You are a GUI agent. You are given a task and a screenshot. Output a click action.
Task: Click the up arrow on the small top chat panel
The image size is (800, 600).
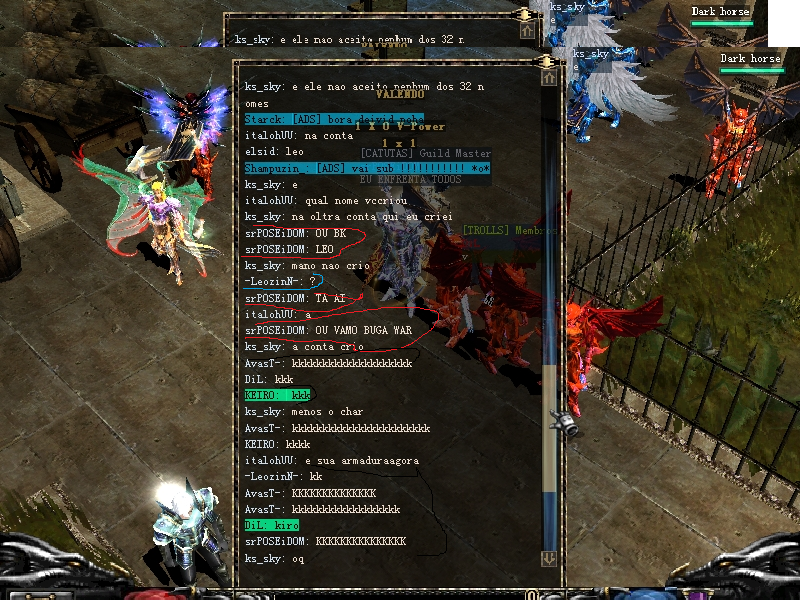(x=527, y=31)
